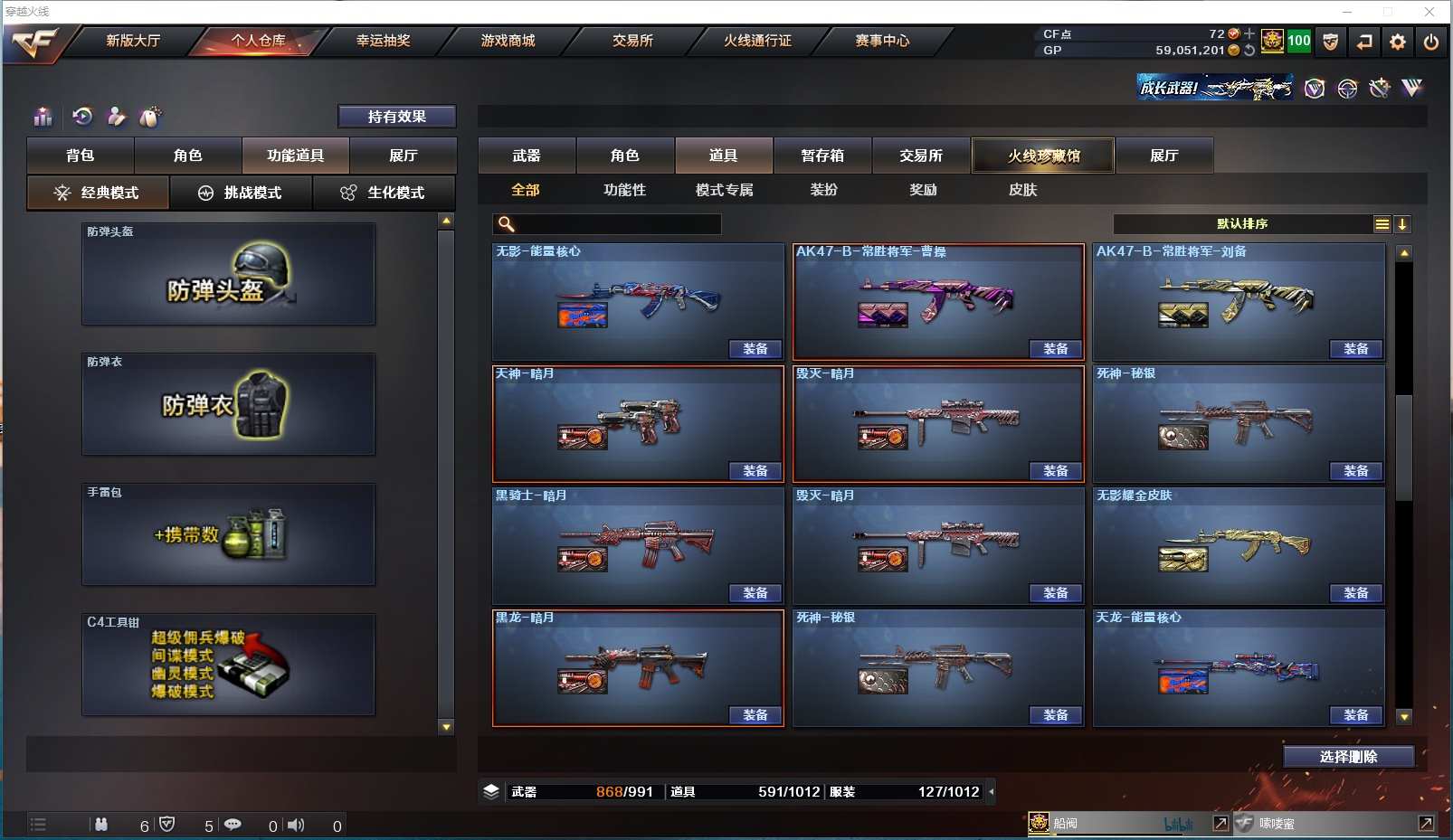
Task: Select the 防弹头盔 helmet slot
Action: click(228, 274)
